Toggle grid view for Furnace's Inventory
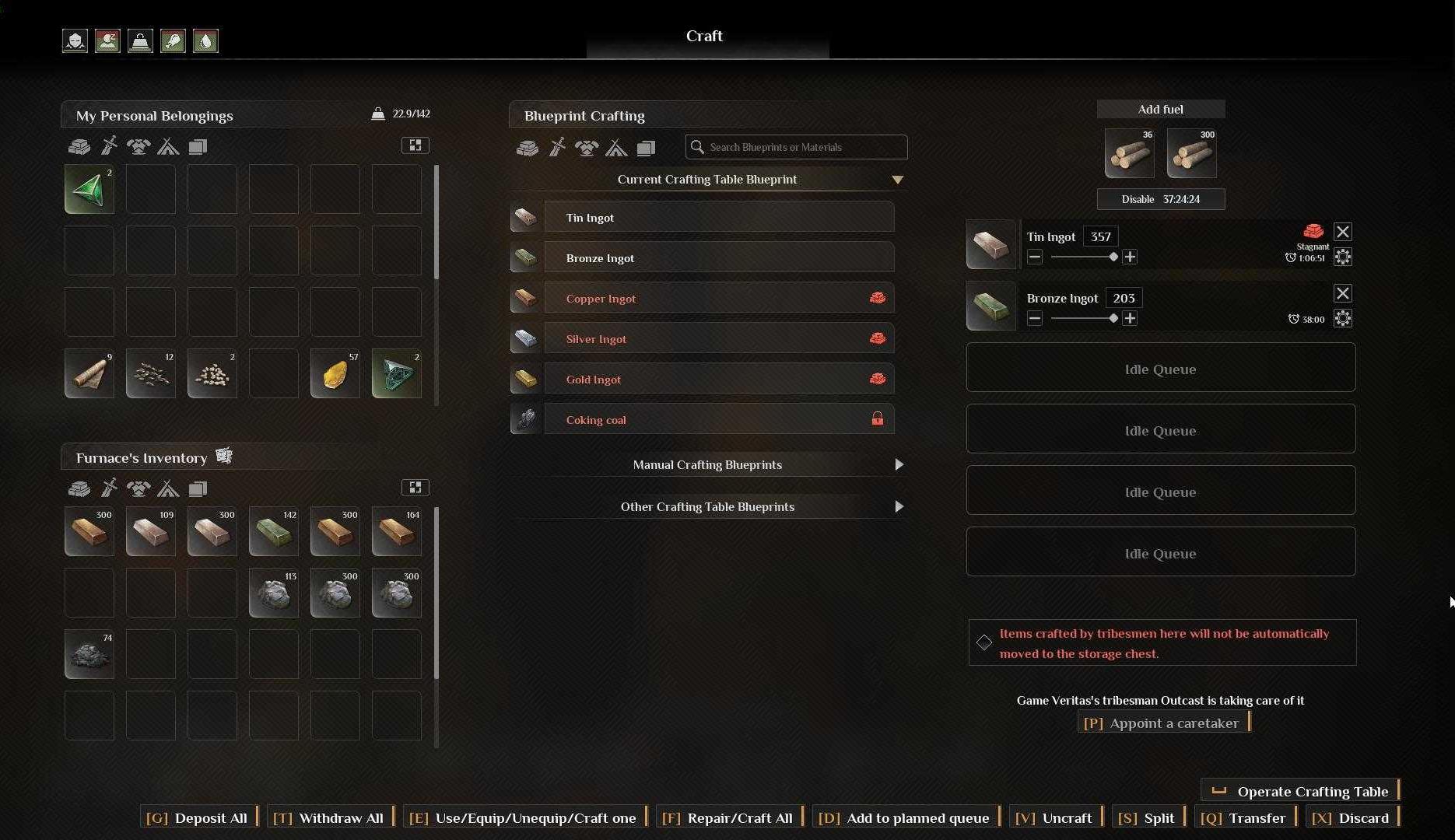Viewport: 1455px width, 840px height. point(415,487)
